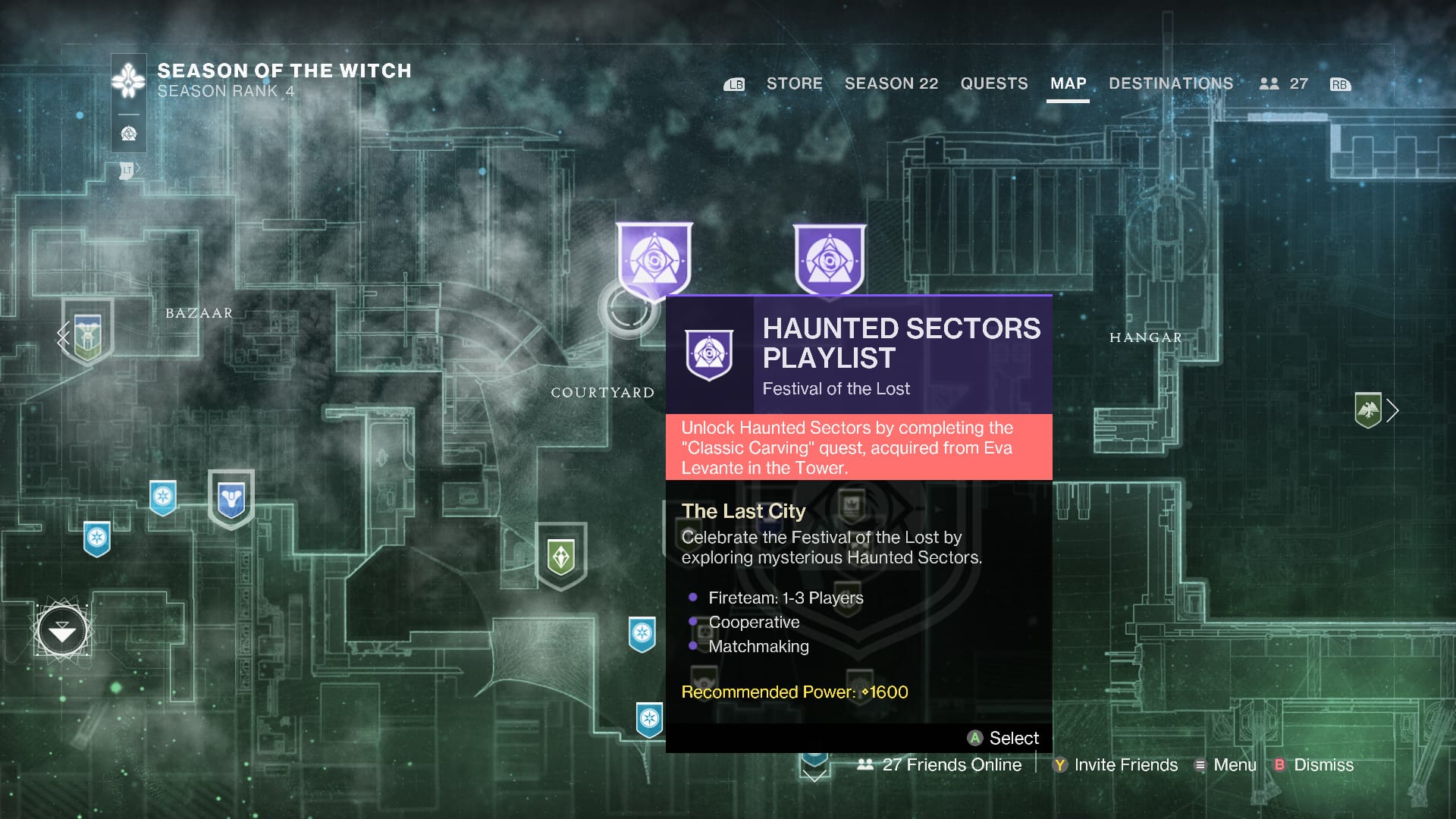Click the LB bumper icon beside Store
Image resolution: width=1456 pixels, height=819 pixels.
pos(733,84)
